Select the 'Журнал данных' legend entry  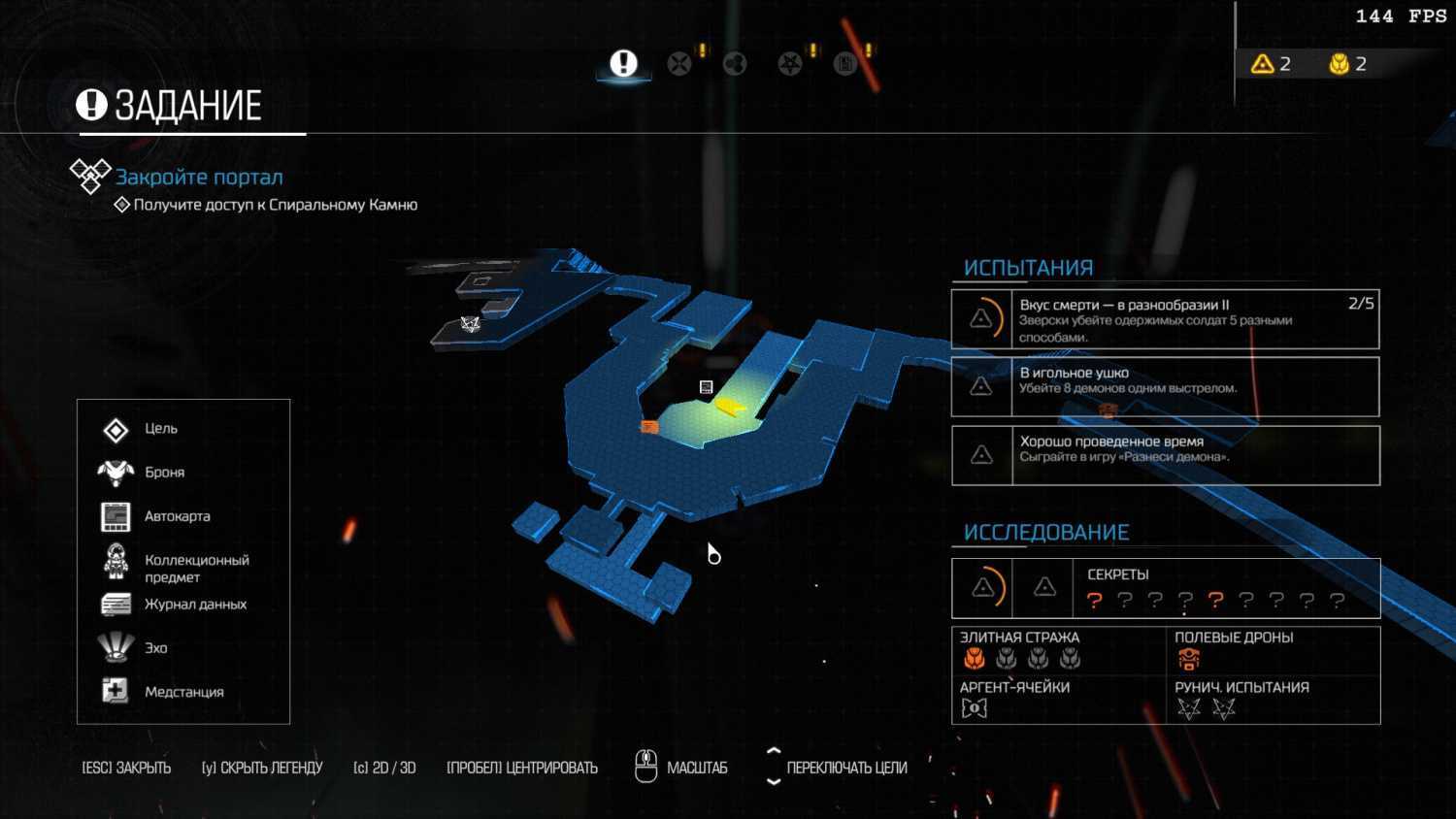coord(195,605)
